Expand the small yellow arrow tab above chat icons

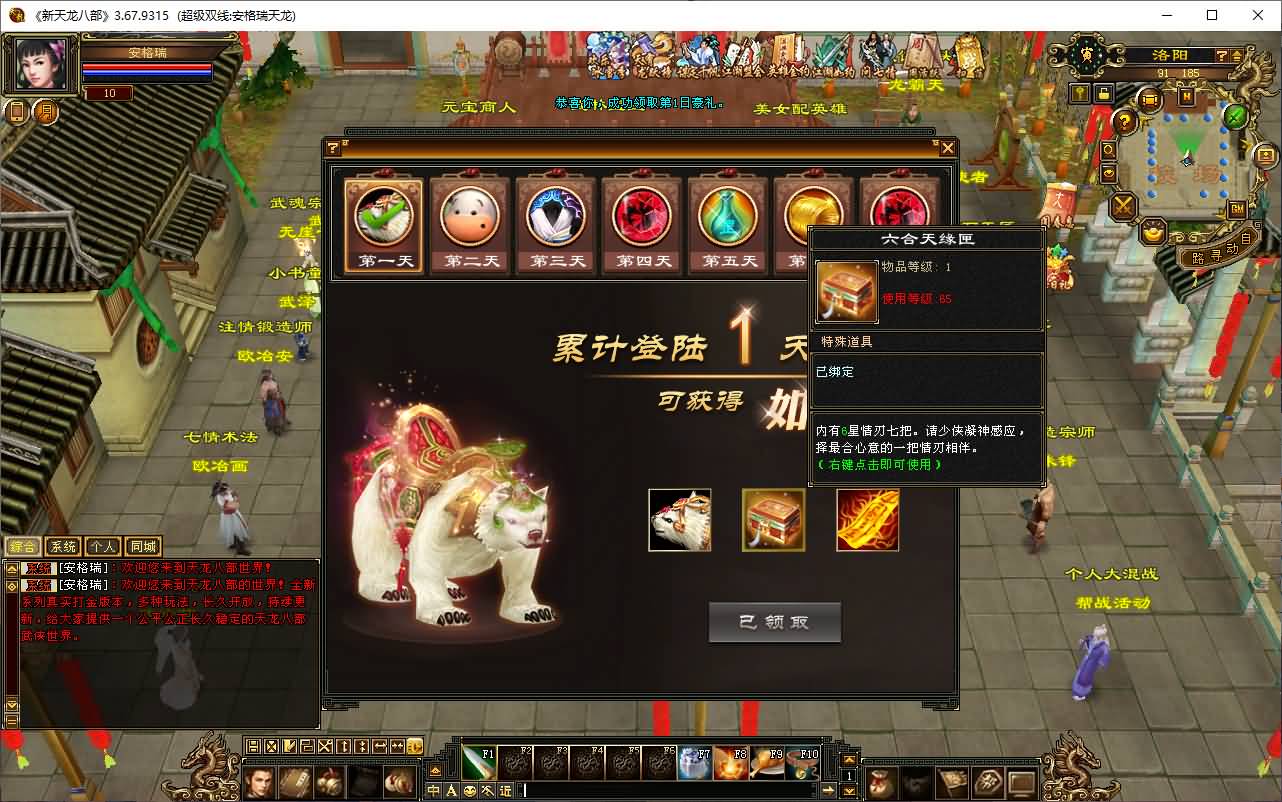pyautogui.click(x=434, y=771)
